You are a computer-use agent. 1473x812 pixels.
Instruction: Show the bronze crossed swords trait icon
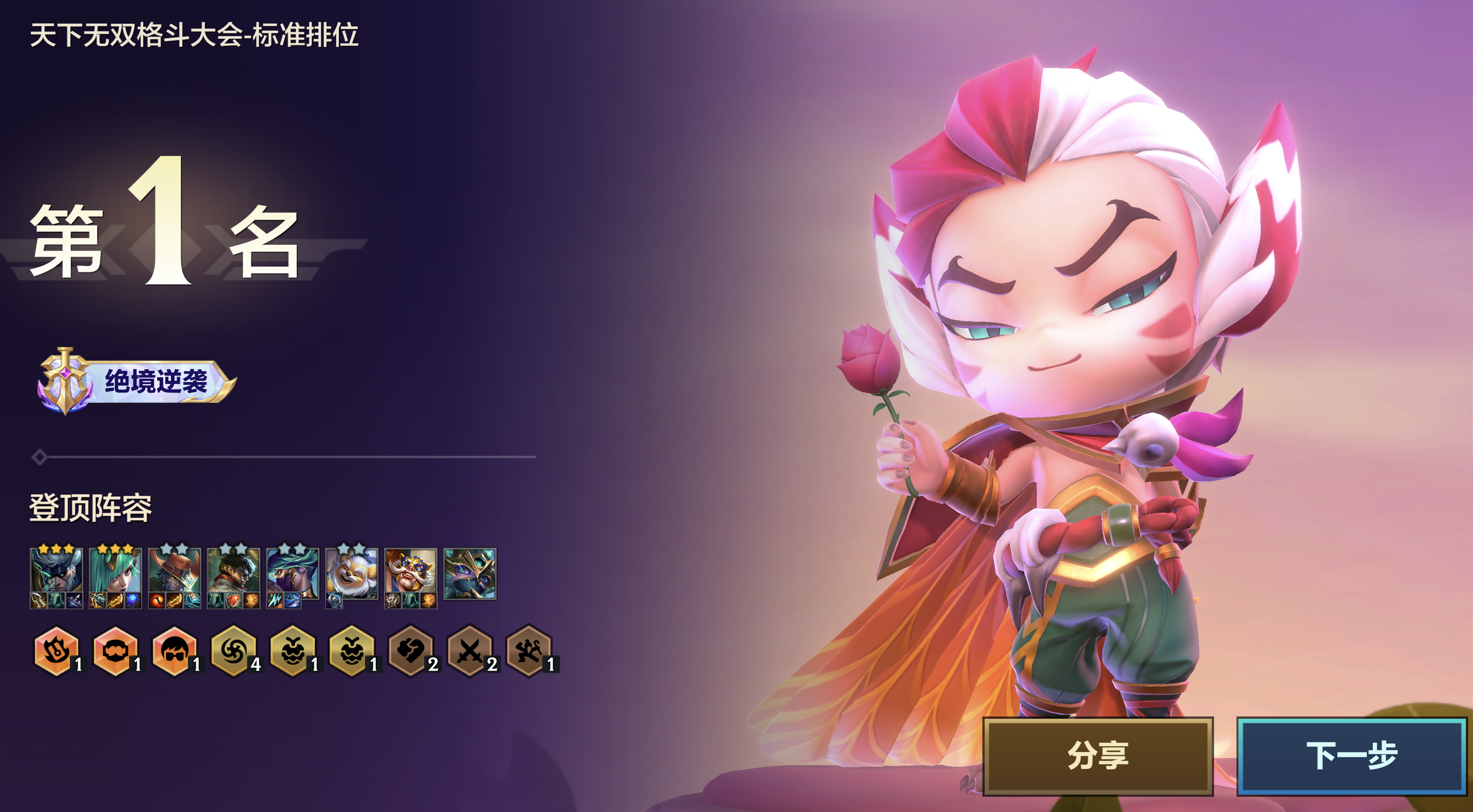coord(469,651)
